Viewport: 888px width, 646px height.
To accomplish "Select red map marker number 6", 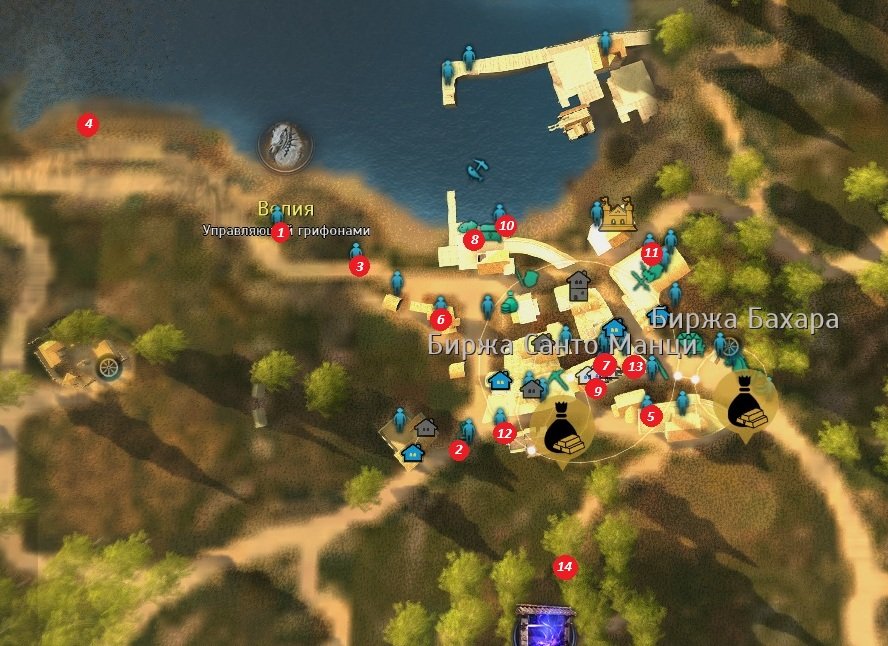I will [x=440, y=320].
